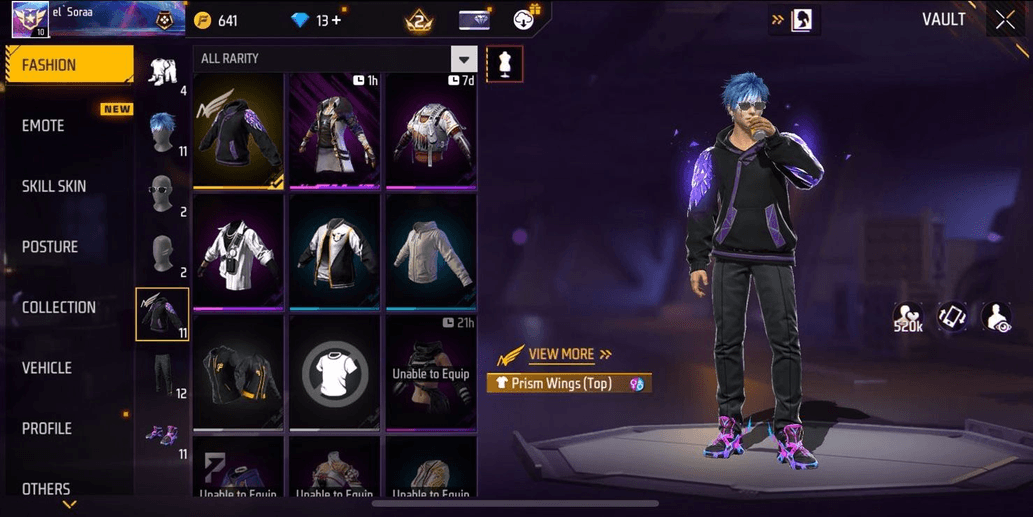This screenshot has height=517, width=1033.
Task: Click the mannequin preview icon
Action: tap(504, 64)
